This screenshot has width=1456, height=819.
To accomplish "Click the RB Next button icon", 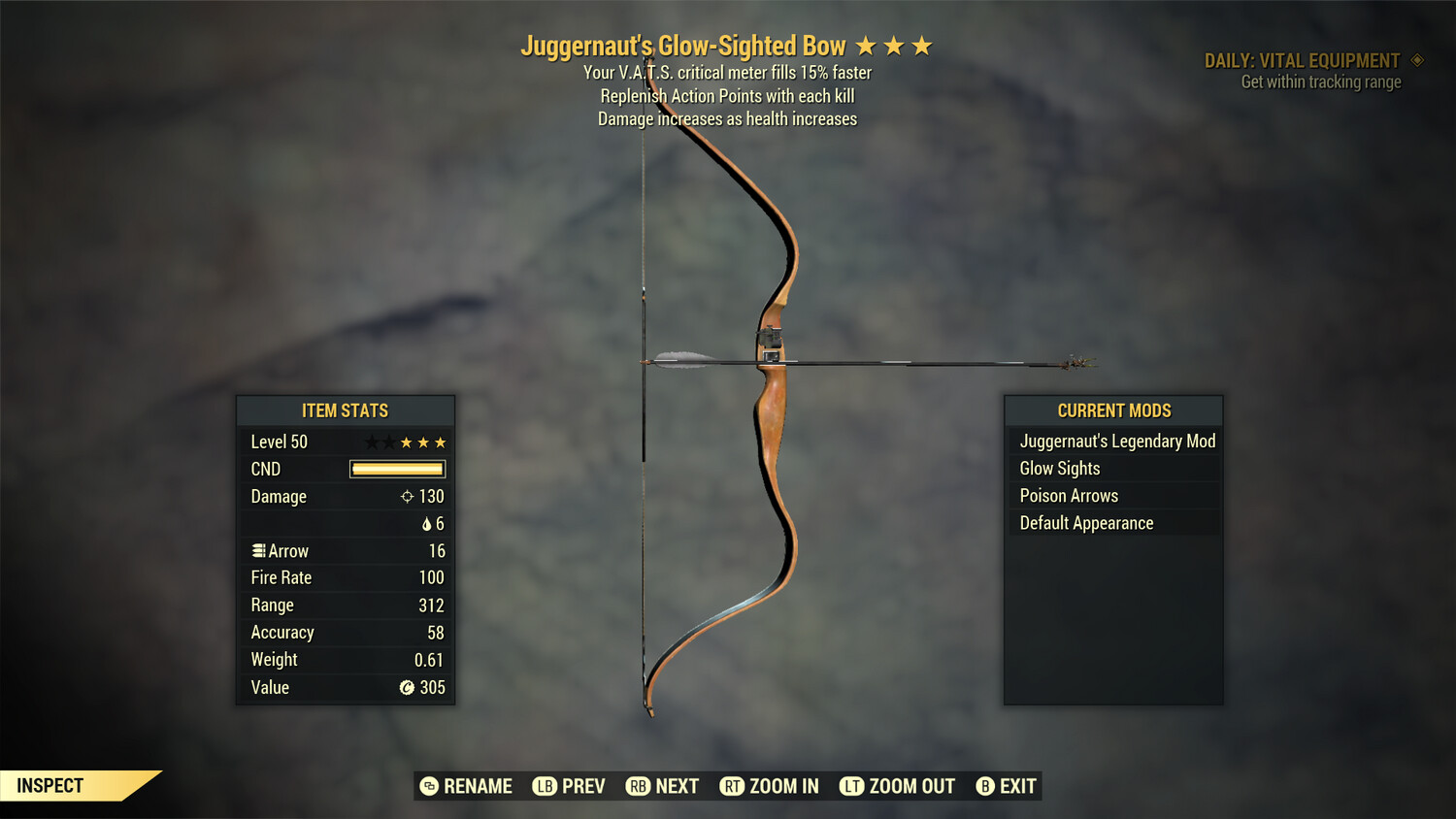I will click(x=639, y=786).
